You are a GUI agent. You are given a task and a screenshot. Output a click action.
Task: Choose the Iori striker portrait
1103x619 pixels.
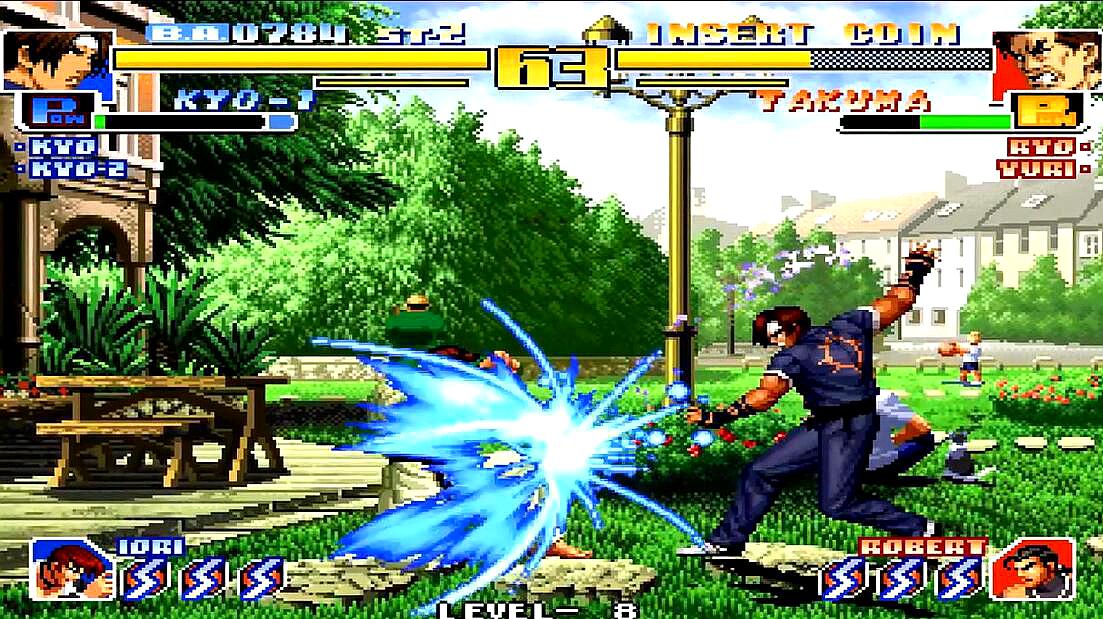pos(71,570)
